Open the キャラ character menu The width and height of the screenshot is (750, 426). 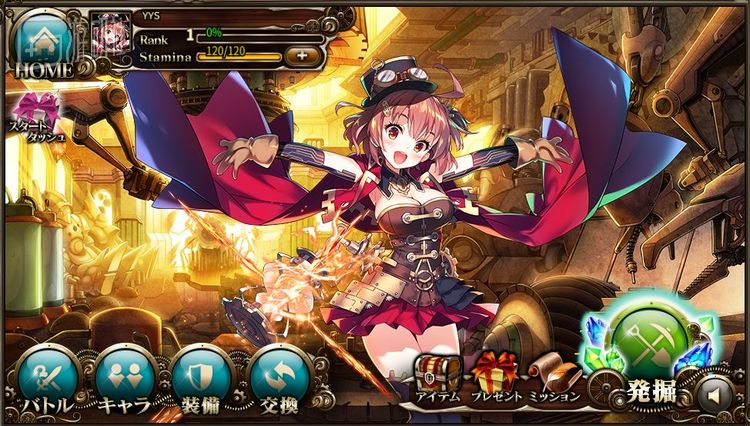[124, 379]
